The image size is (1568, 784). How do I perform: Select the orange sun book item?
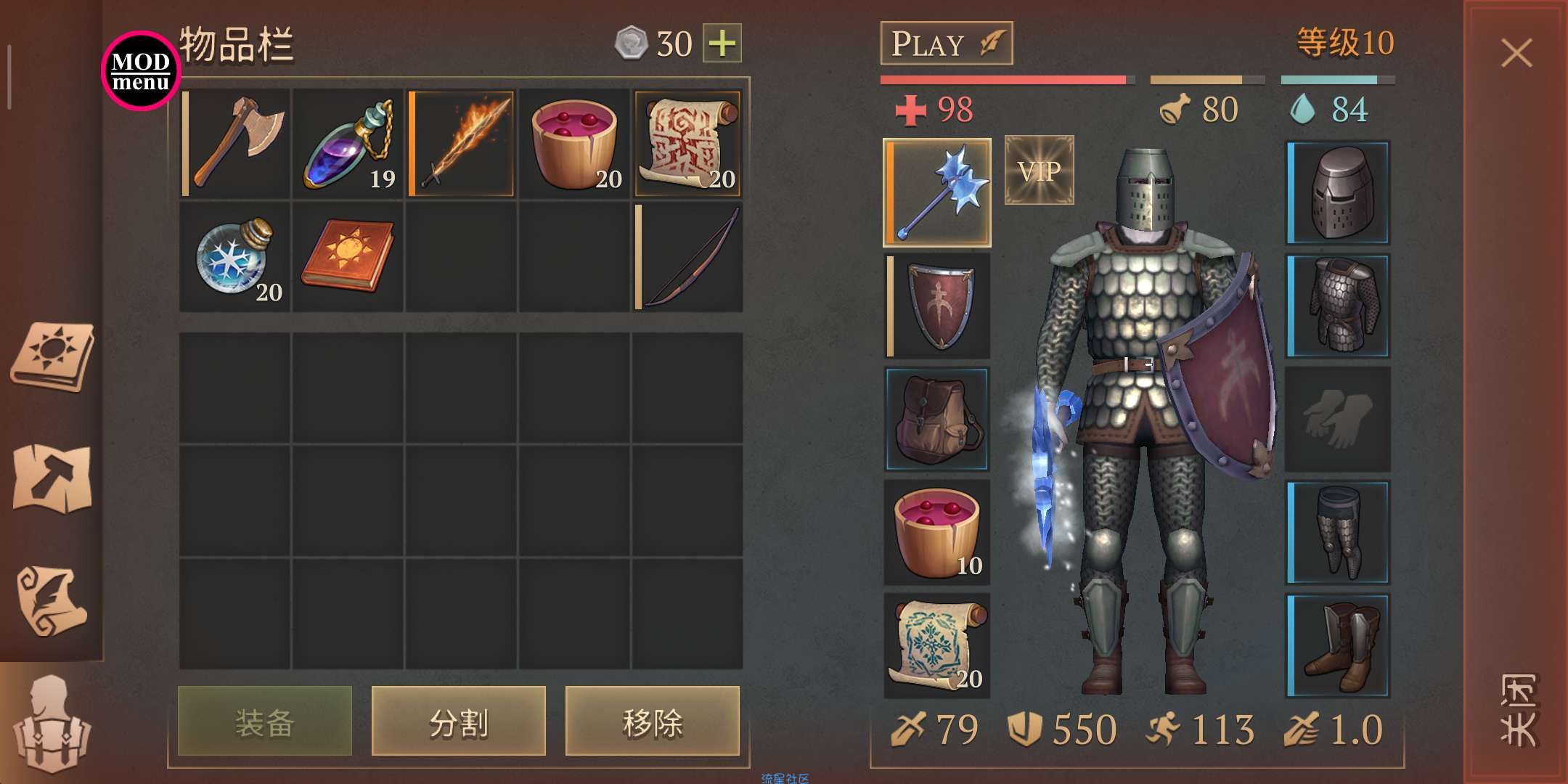click(348, 257)
